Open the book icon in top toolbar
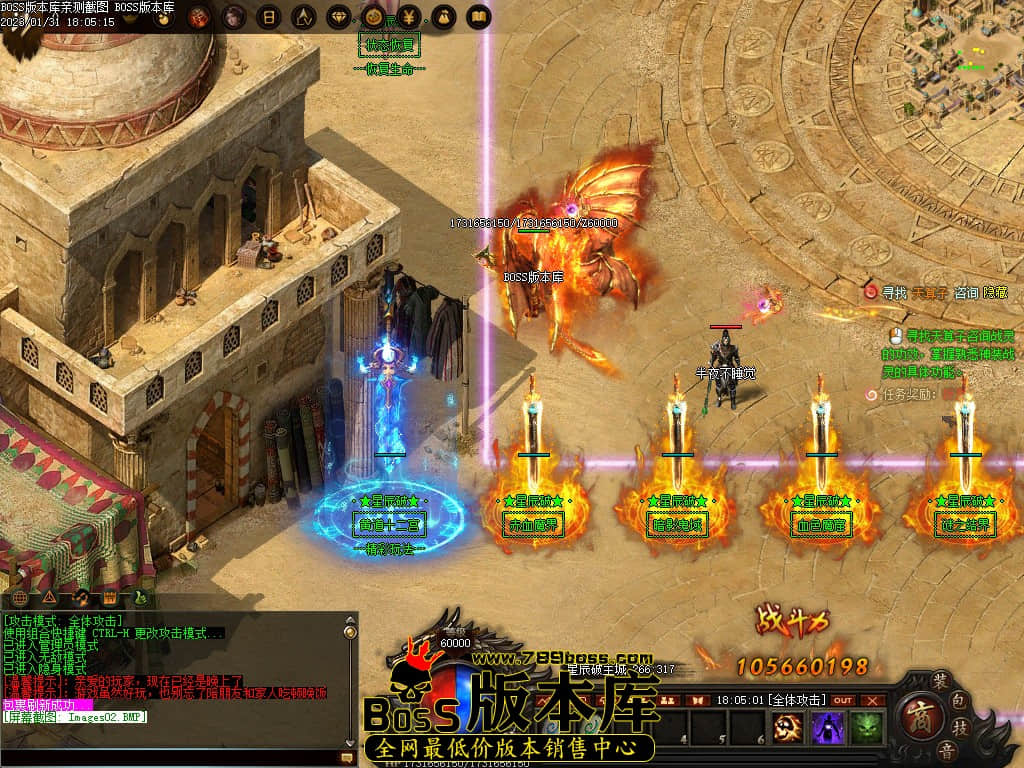1024x768 pixels. [480, 17]
